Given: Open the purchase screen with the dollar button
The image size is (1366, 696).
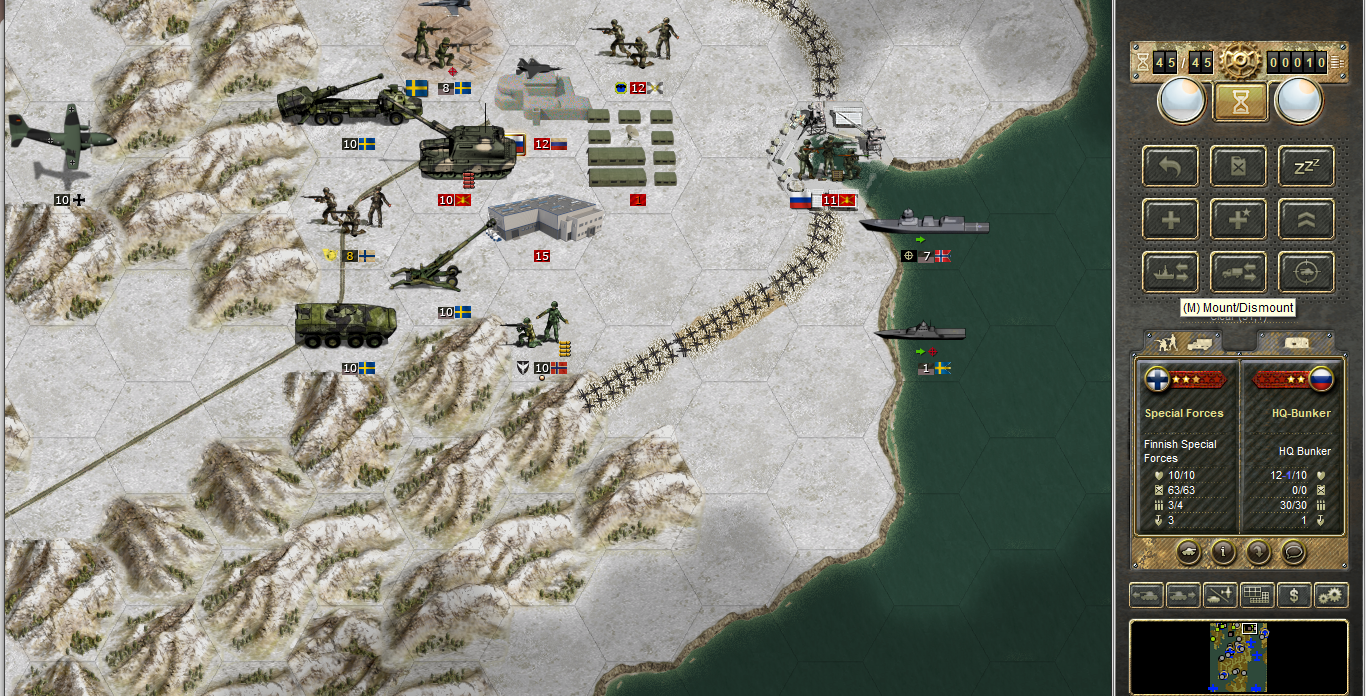Looking at the screenshot, I should point(1294,595).
